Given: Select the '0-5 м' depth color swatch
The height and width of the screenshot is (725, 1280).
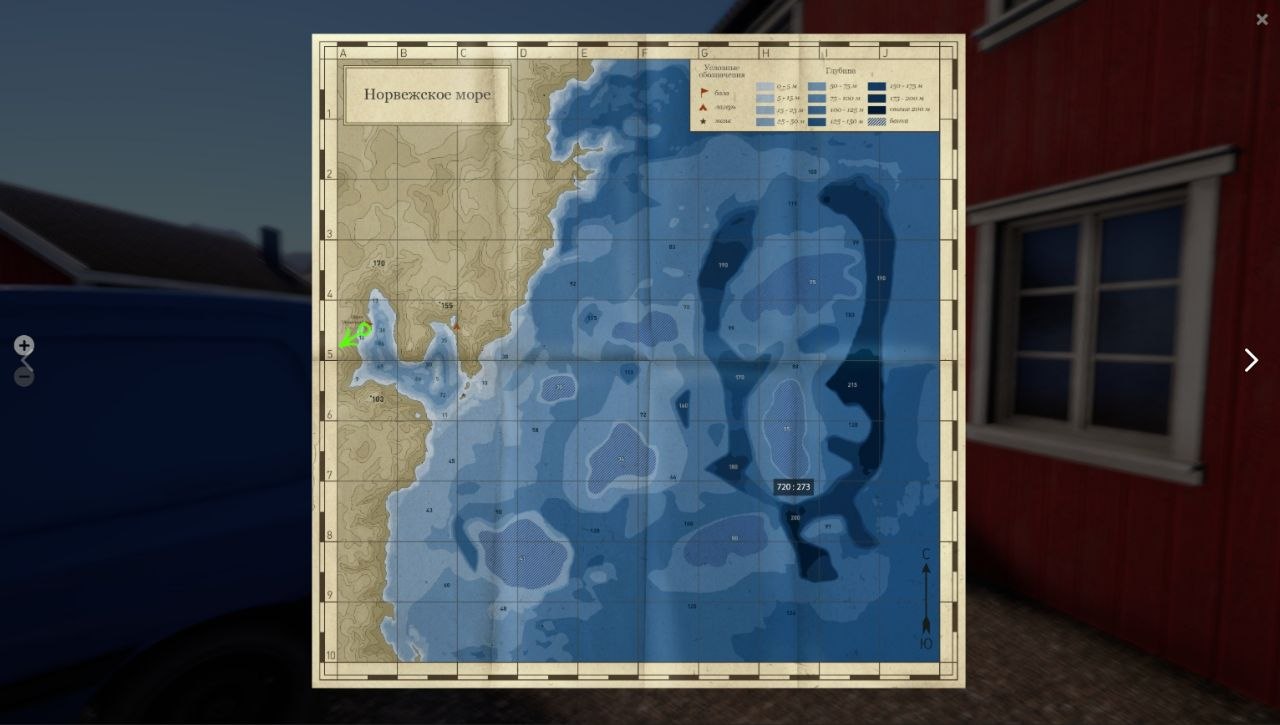Looking at the screenshot, I should (x=765, y=85).
